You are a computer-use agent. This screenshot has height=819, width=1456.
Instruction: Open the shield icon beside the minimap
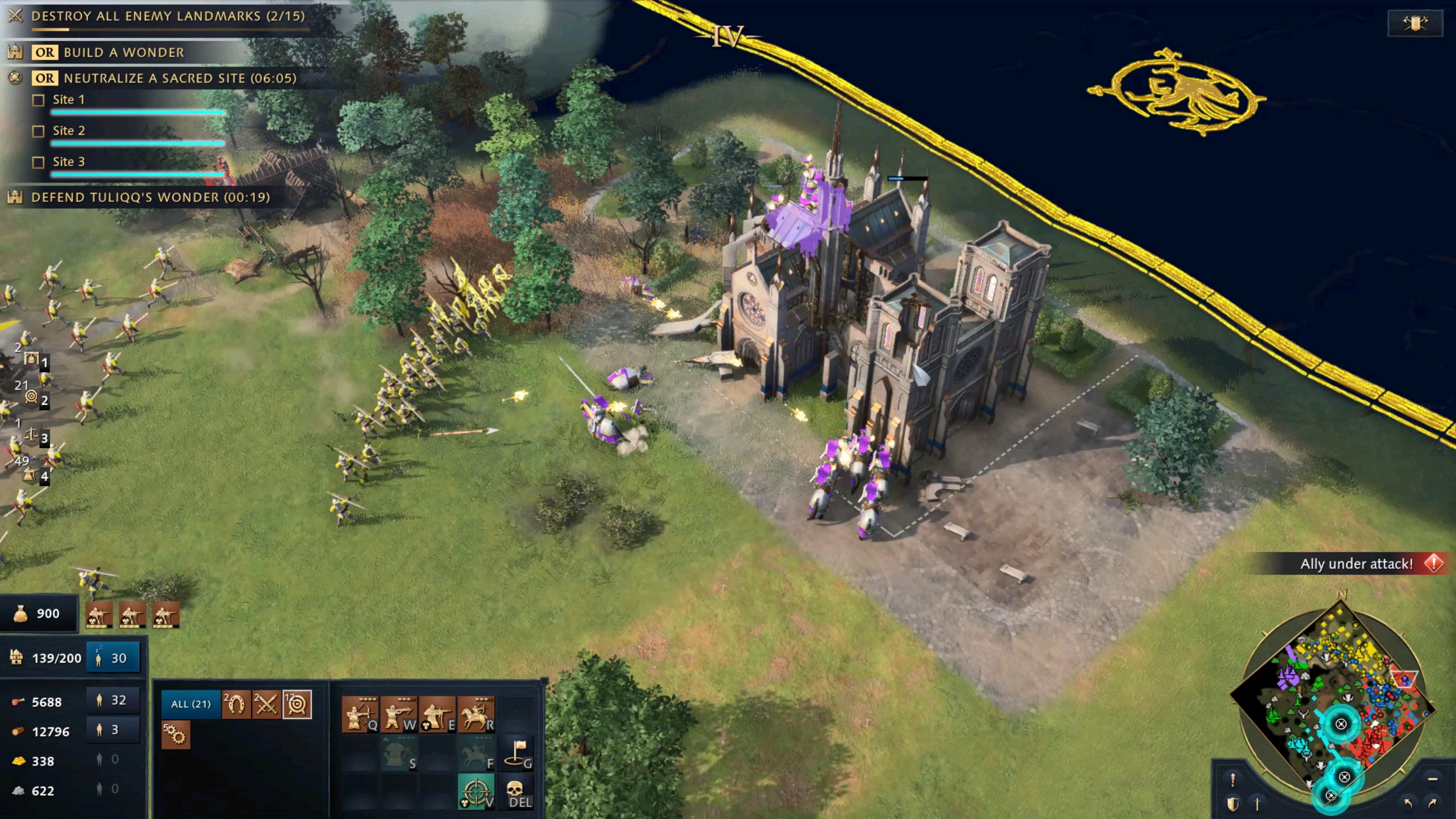(1232, 804)
